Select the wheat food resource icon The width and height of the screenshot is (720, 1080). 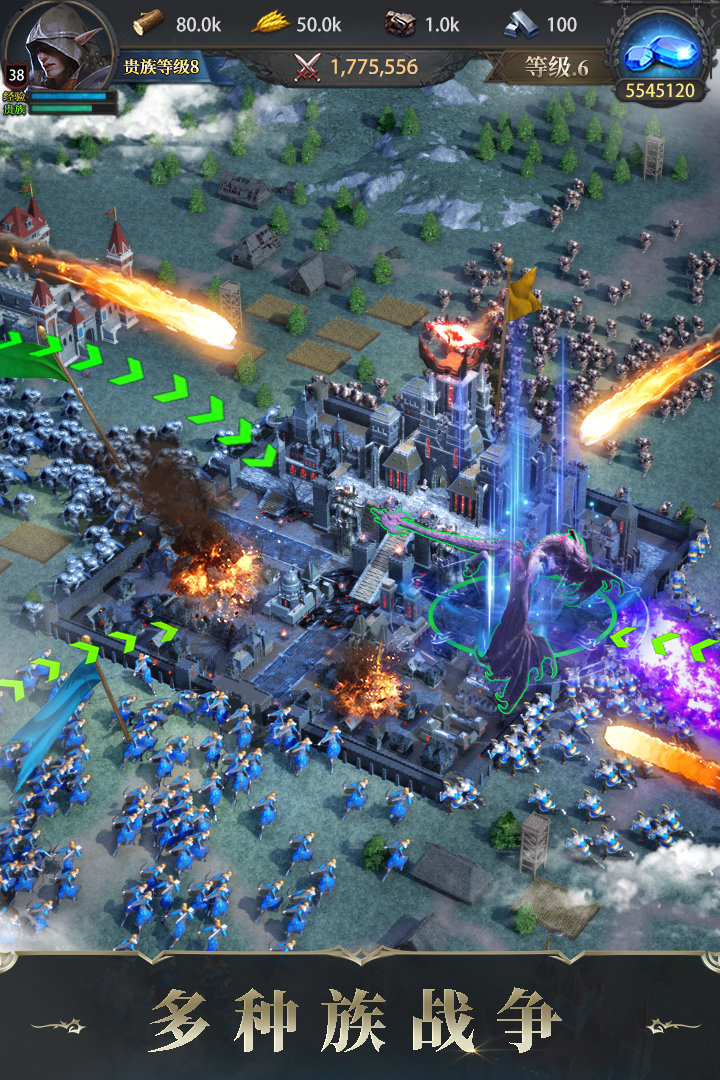pos(269,22)
